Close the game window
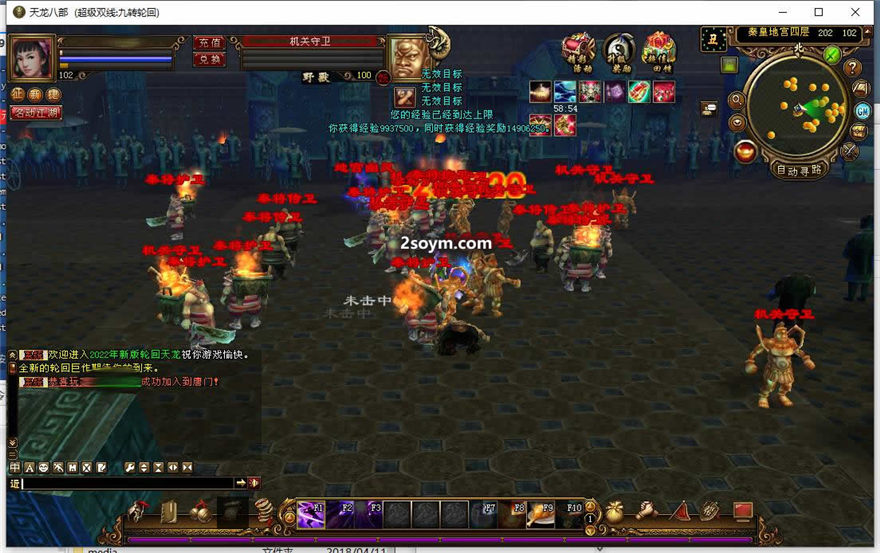880x553 pixels. point(856,12)
